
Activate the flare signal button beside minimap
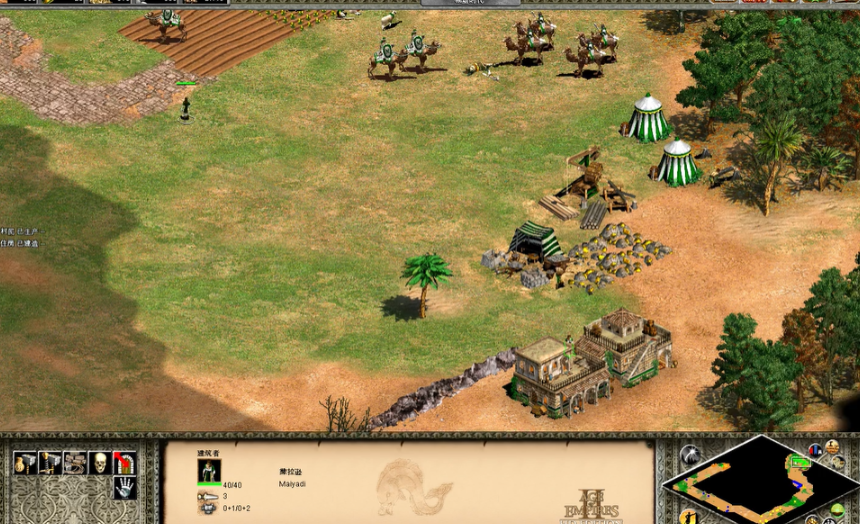[x=690, y=455]
